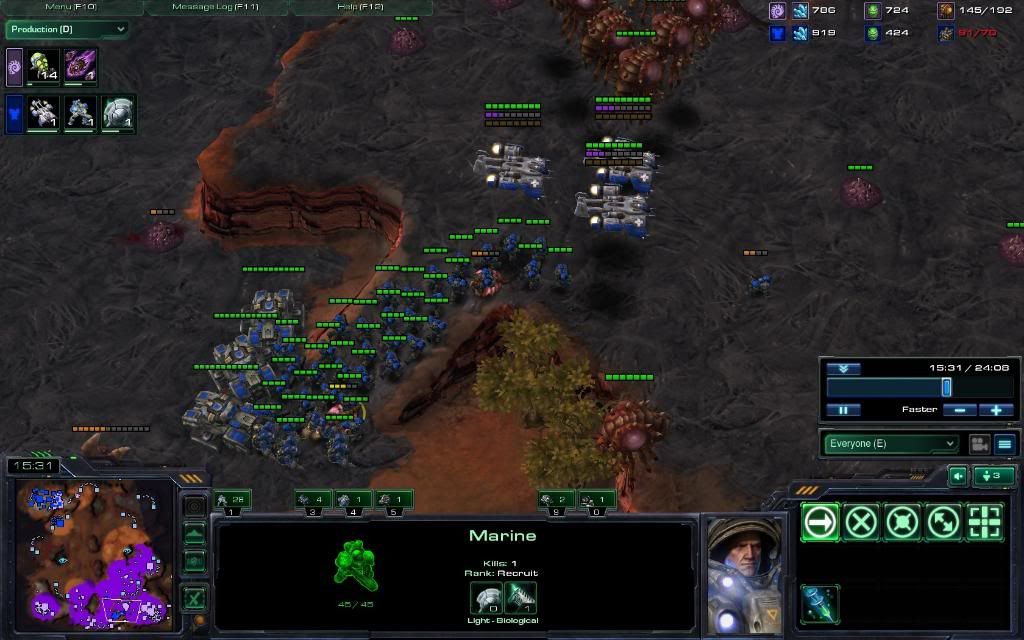Select control group 1 with 28 units
This screenshot has width=1024, height=640.
click(x=232, y=500)
